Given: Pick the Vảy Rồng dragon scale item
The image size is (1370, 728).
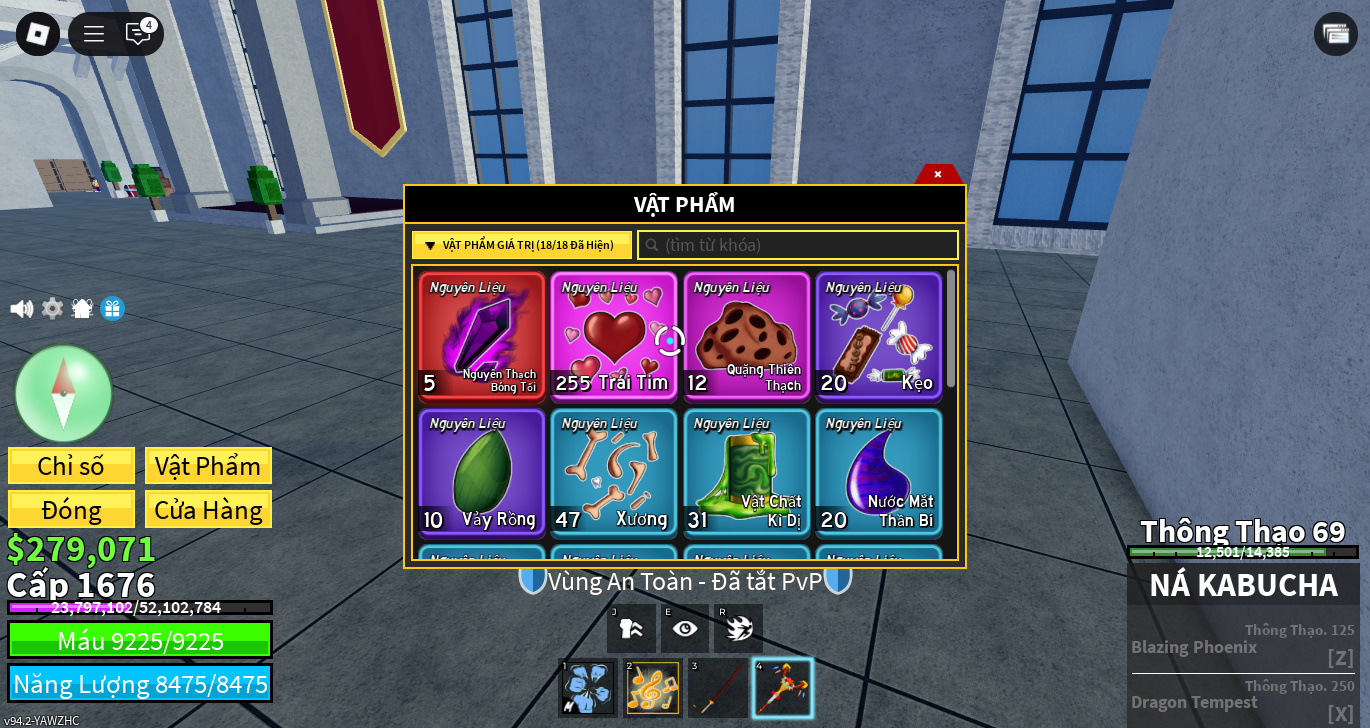Looking at the screenshot, I should click(x=482, y=472).
